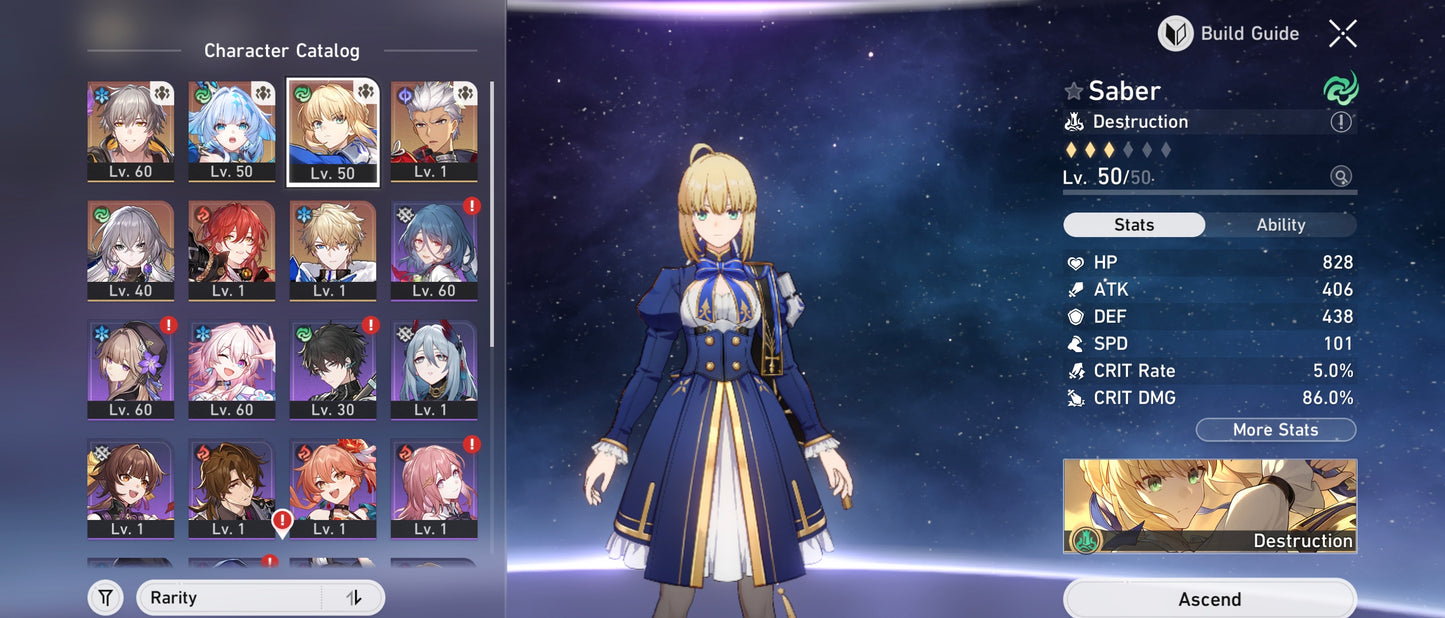Toggle the sort order arrows
1445x618 pixels.
tap(354, 598)
